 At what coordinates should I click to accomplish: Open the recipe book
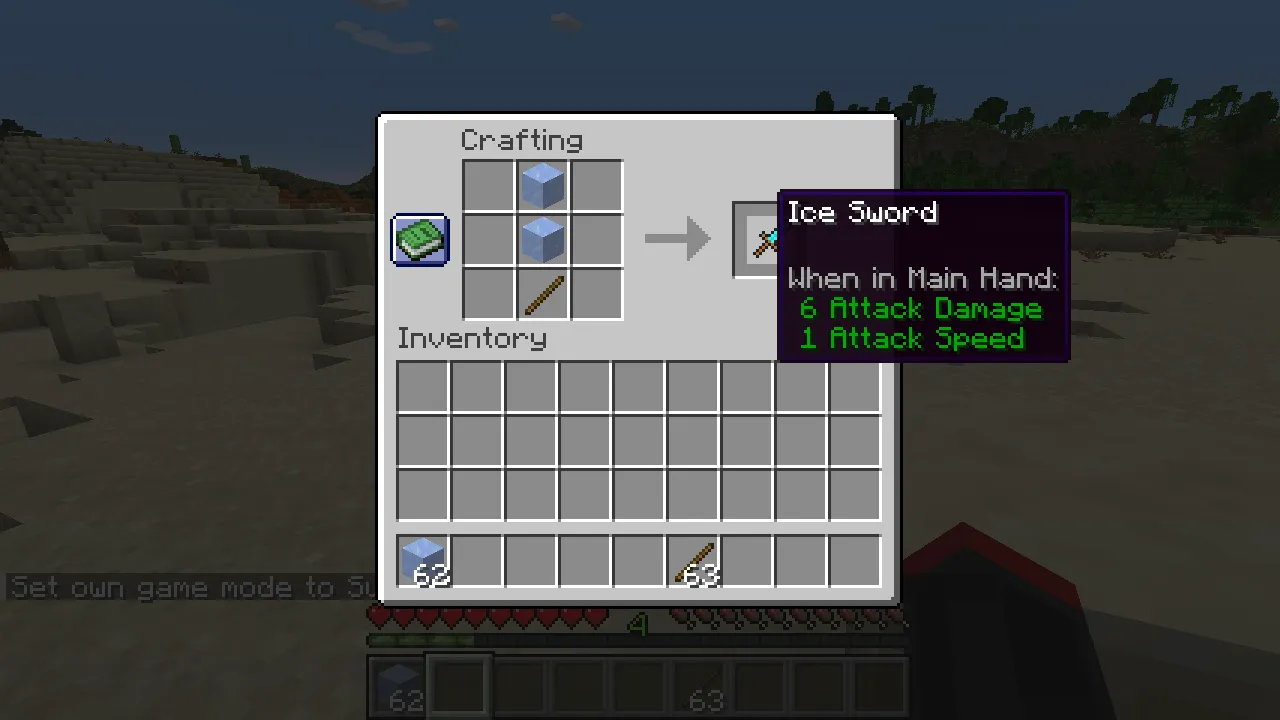[419, 239]
